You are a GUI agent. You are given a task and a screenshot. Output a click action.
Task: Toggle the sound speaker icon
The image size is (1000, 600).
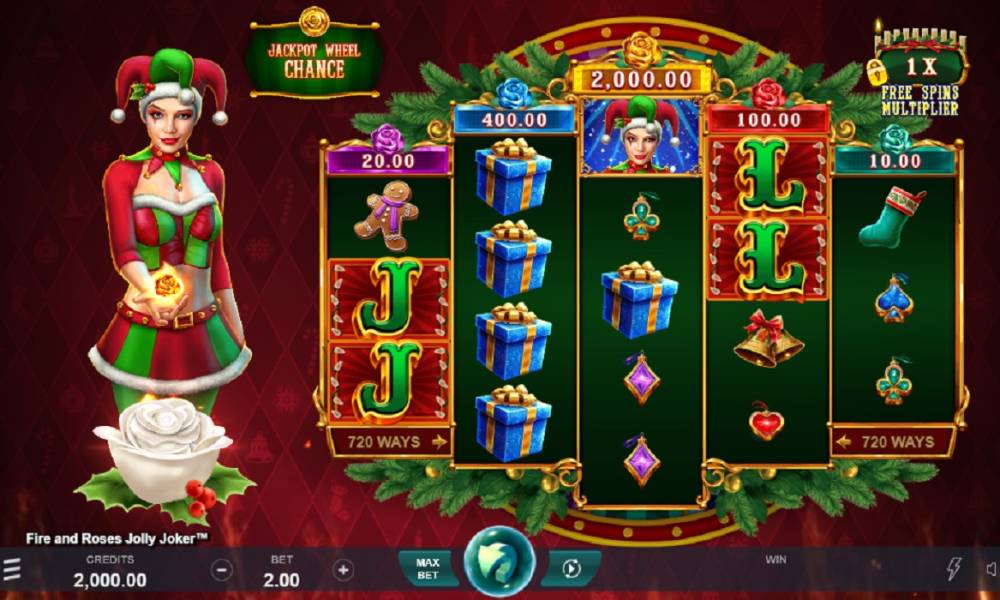(990, 569)
